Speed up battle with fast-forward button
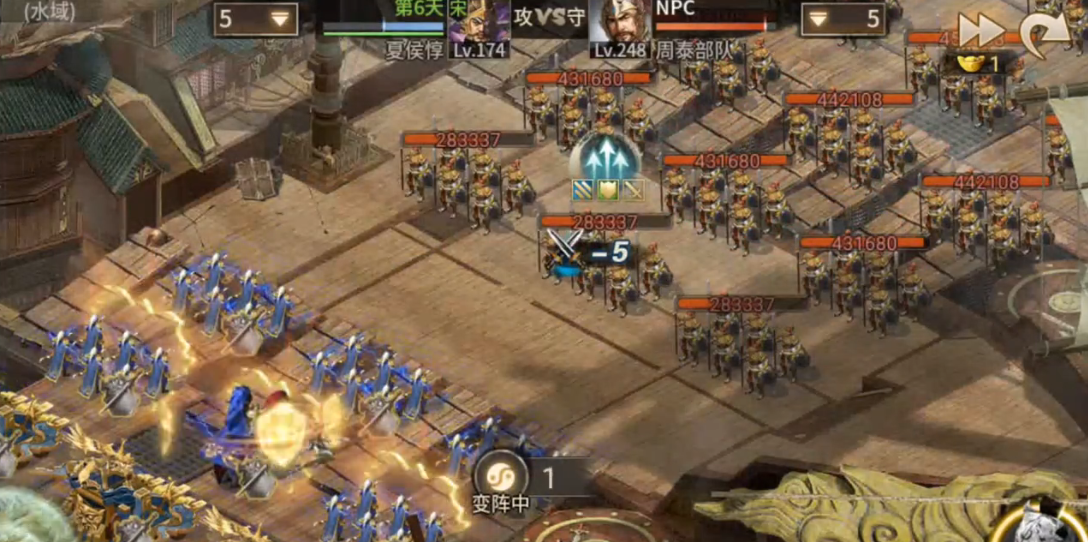Image resolution: width=1088 pixels, height=542 pixels. click(x=980, y=30)
